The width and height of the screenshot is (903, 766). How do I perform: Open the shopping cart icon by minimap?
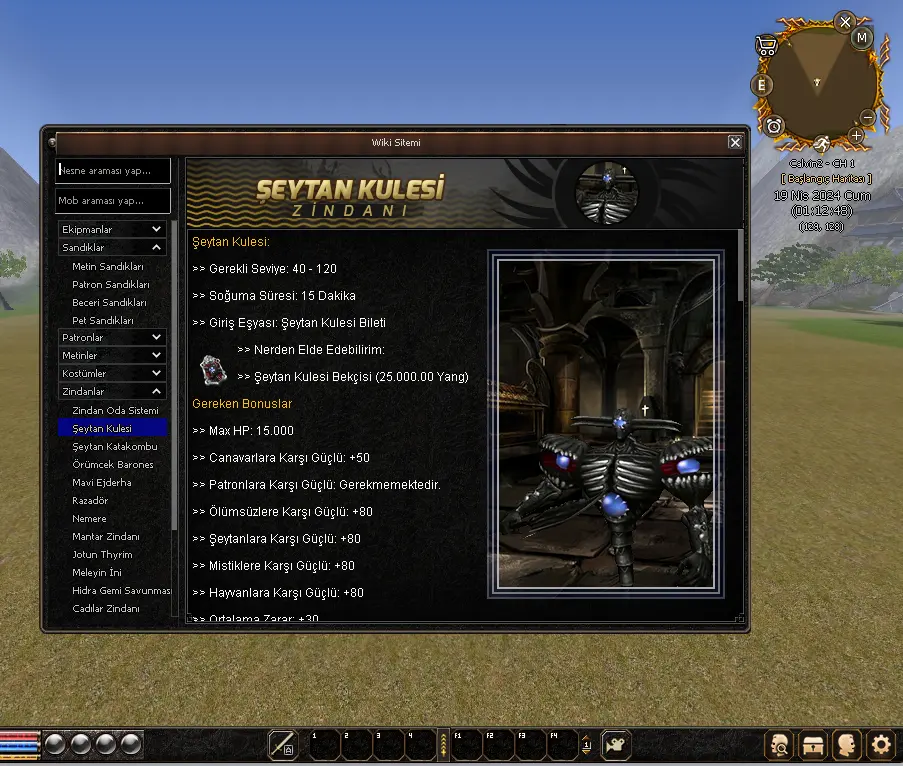tap(767, 46)
